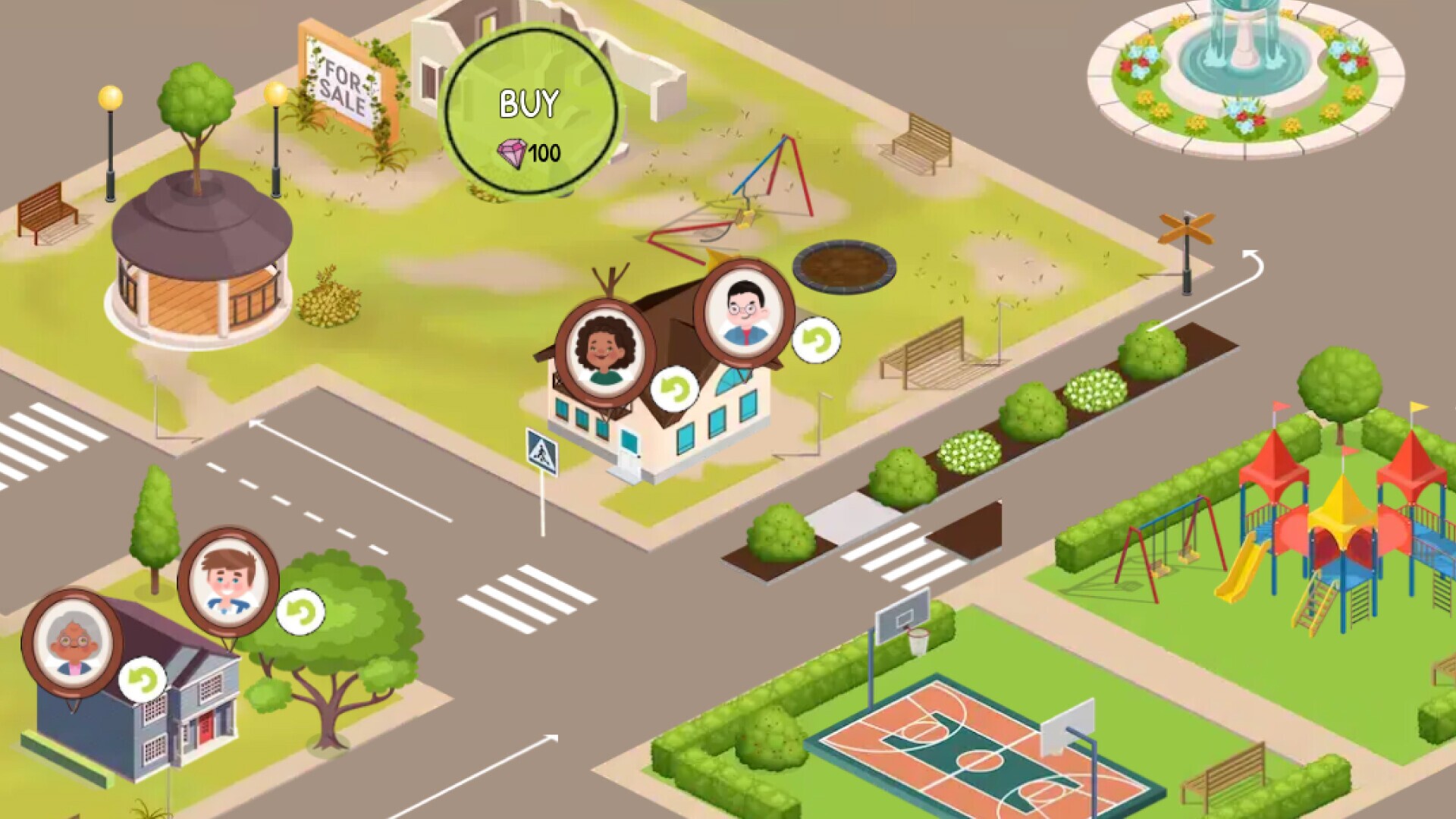Use refresh arrow beside the grandmother

pyautogui.click(x=142, y=680)
